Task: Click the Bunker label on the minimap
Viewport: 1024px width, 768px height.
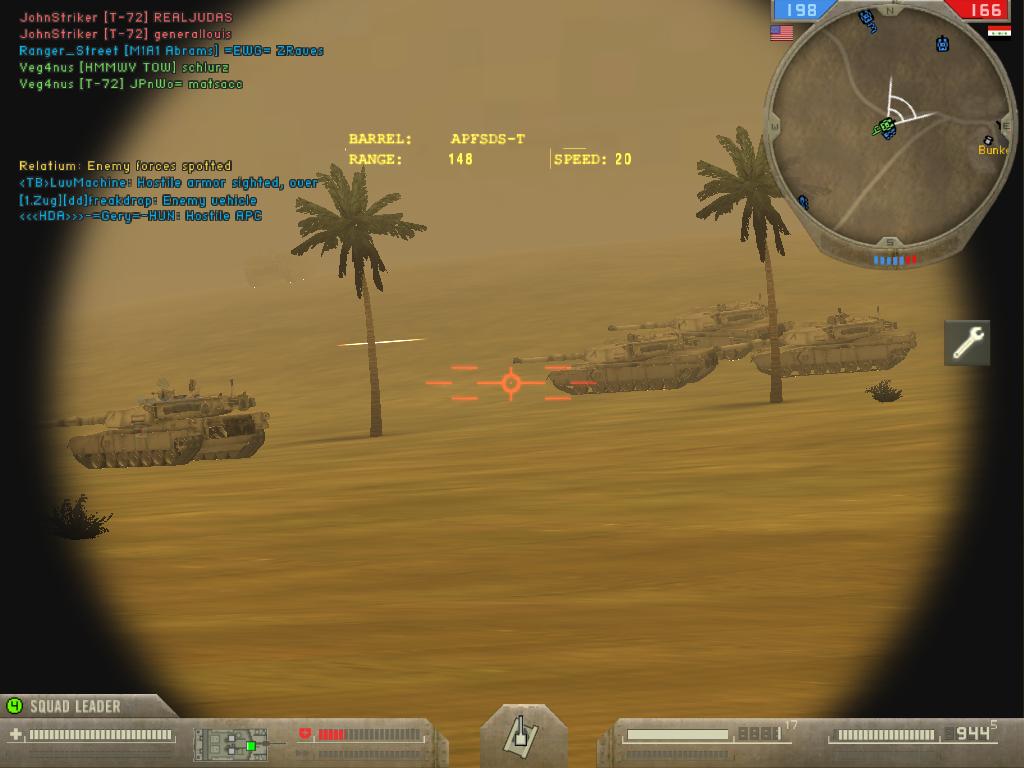Action: click(994, 150)
